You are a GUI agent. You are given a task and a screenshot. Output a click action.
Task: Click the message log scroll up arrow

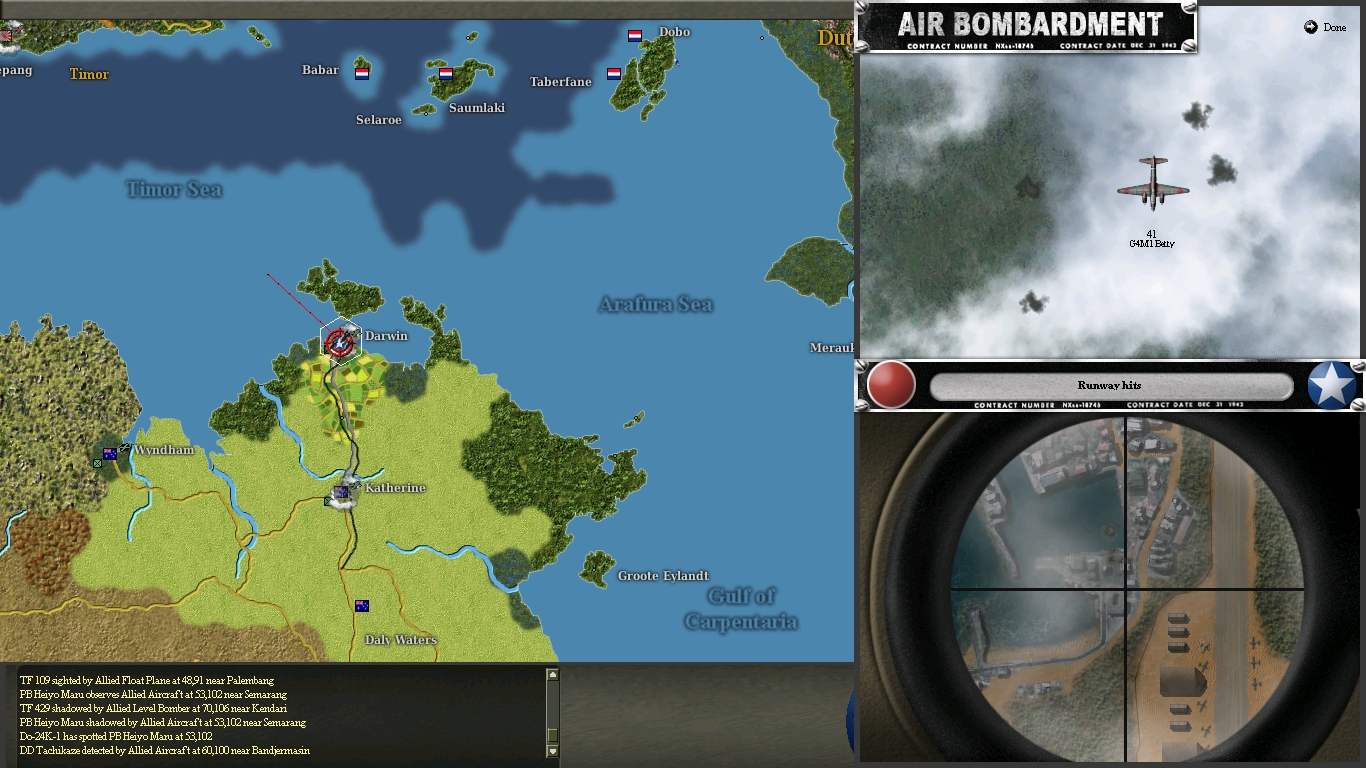(551, 672)
